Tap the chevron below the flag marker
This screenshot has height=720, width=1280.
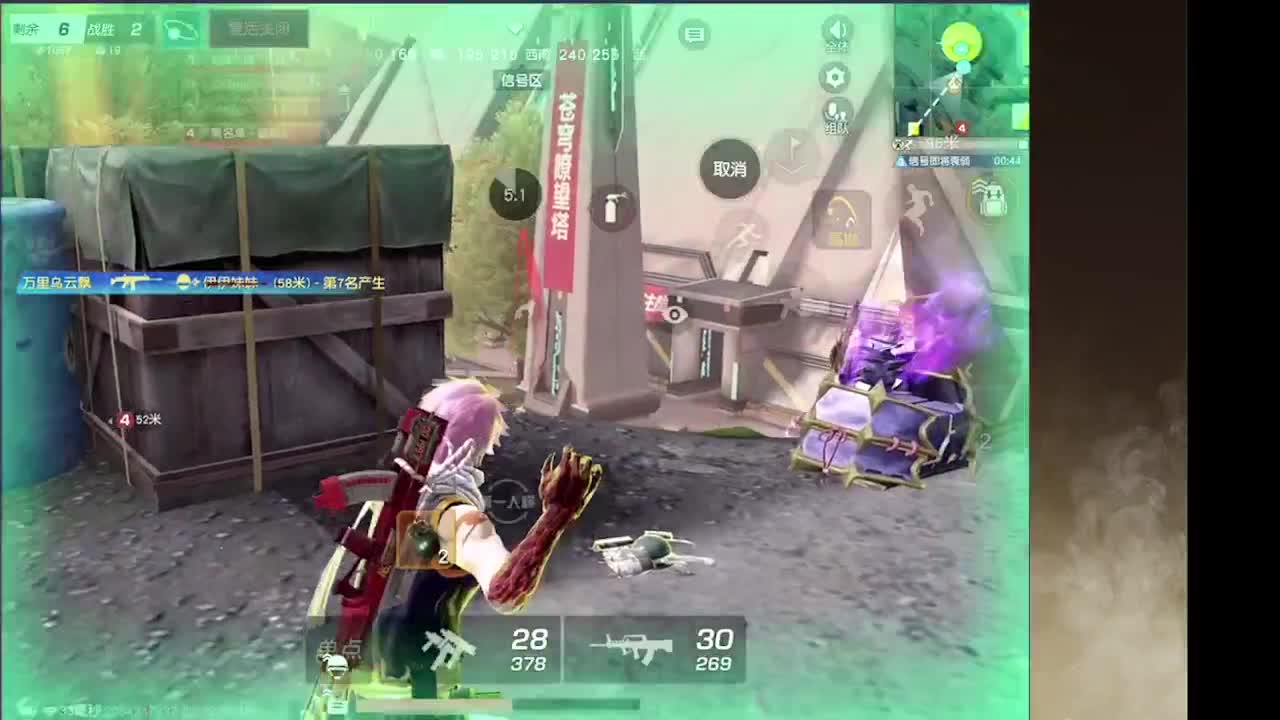pyautogui.click(x=790, y=167)
